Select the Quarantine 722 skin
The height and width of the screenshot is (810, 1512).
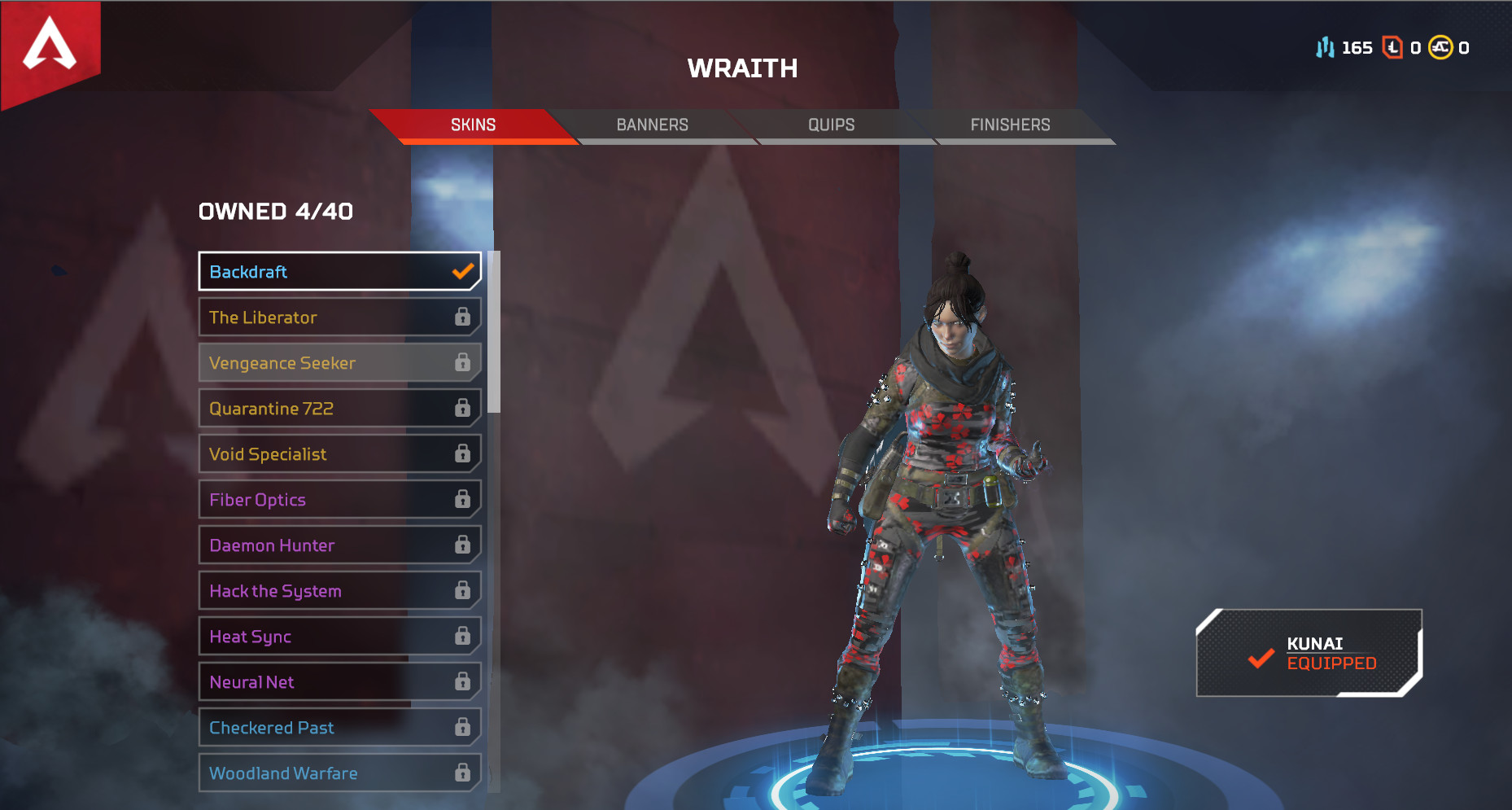click(339, 409)
